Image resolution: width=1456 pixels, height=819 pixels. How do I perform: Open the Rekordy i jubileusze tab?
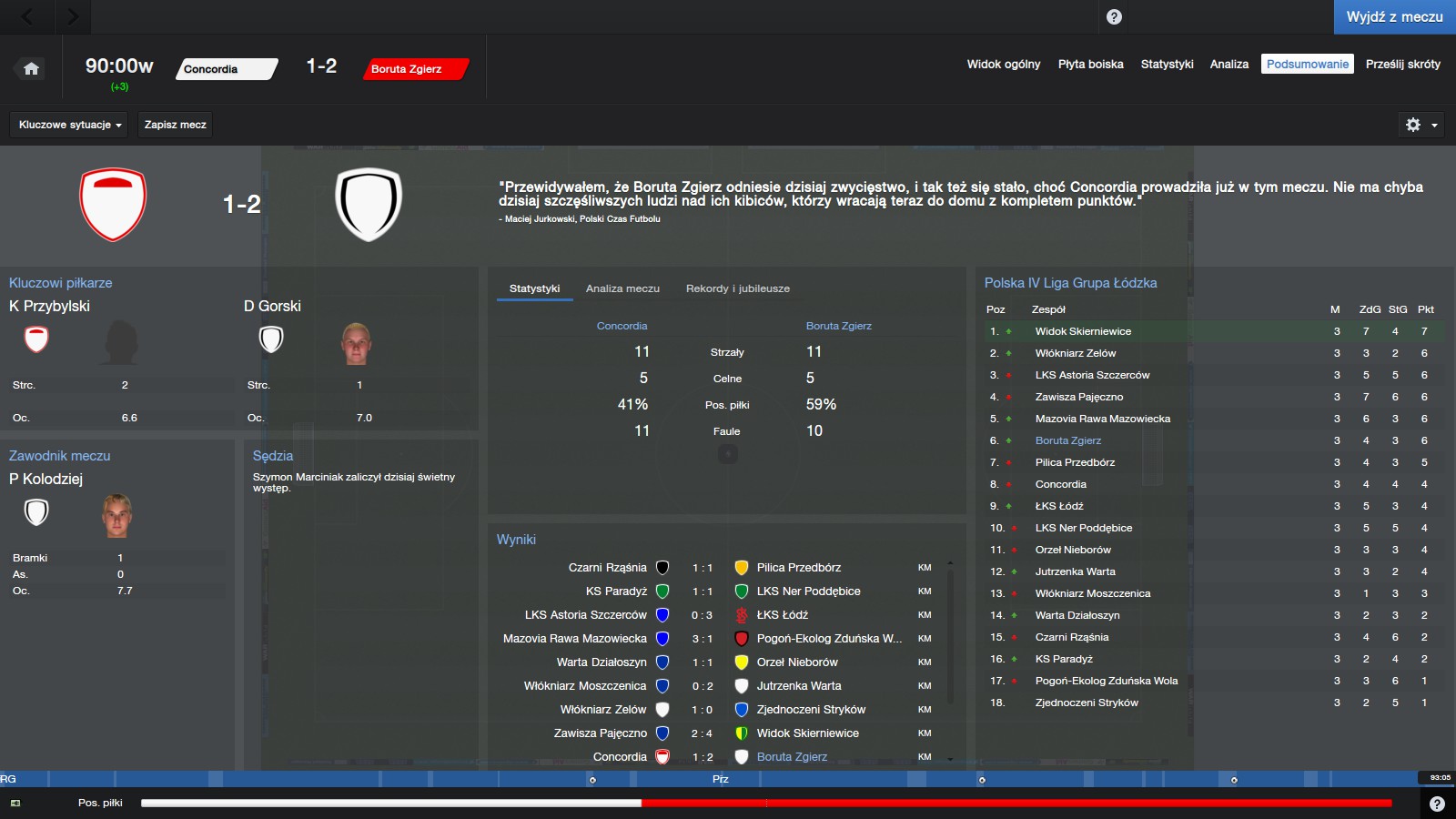(737, 288)
